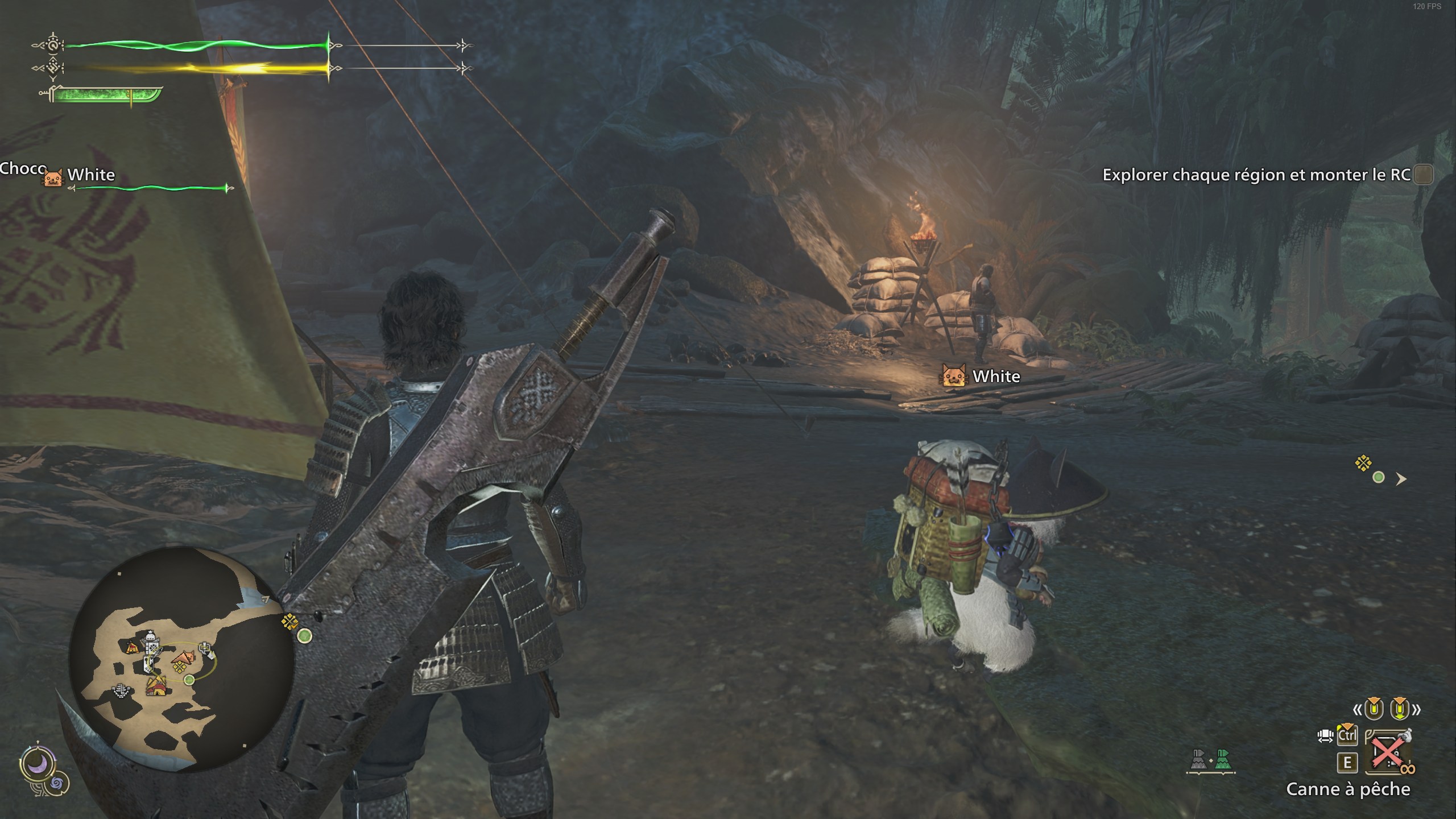This screenshot has width=1456, height=819.
Task: Click the left chevron on the ammo selector
Action: click(1358, 710)
